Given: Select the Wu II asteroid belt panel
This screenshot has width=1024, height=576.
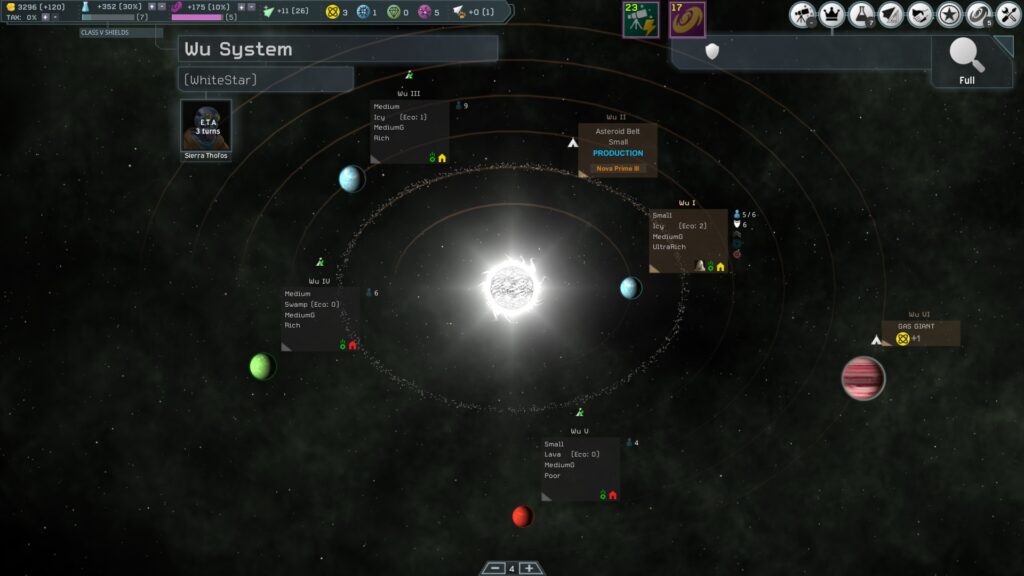Looking at the screenshot, I should point(617,150).
